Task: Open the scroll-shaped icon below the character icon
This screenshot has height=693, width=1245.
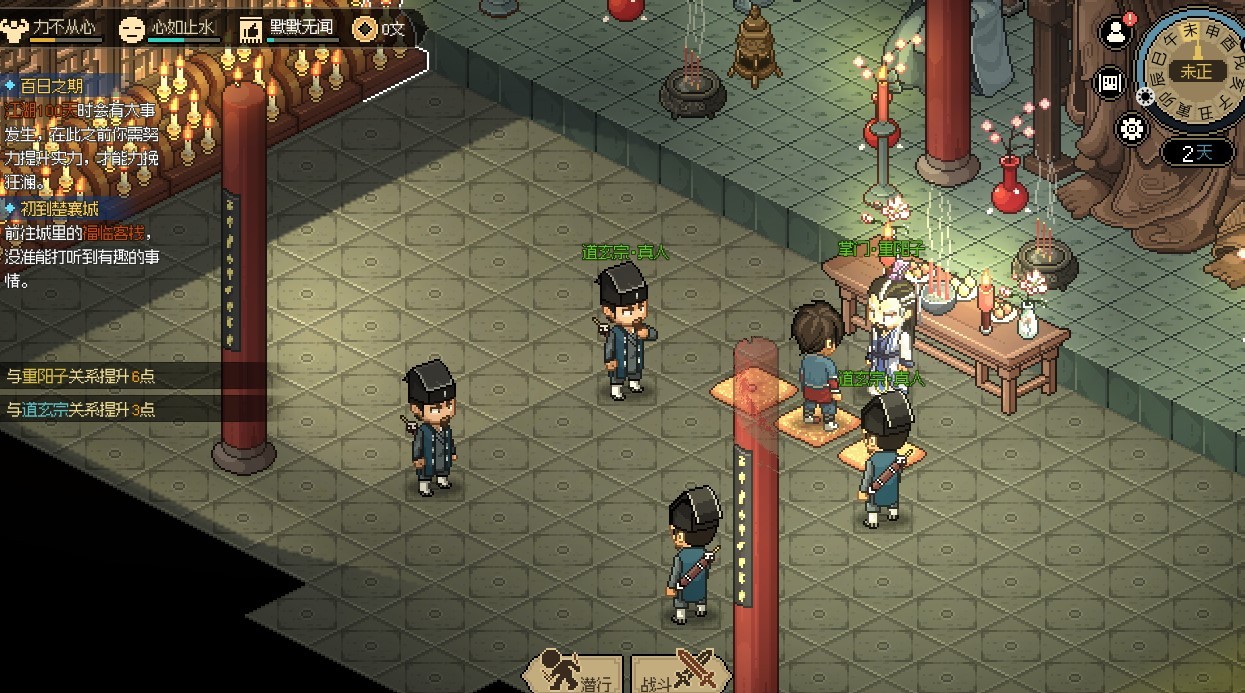Action: pos(1109,82)
